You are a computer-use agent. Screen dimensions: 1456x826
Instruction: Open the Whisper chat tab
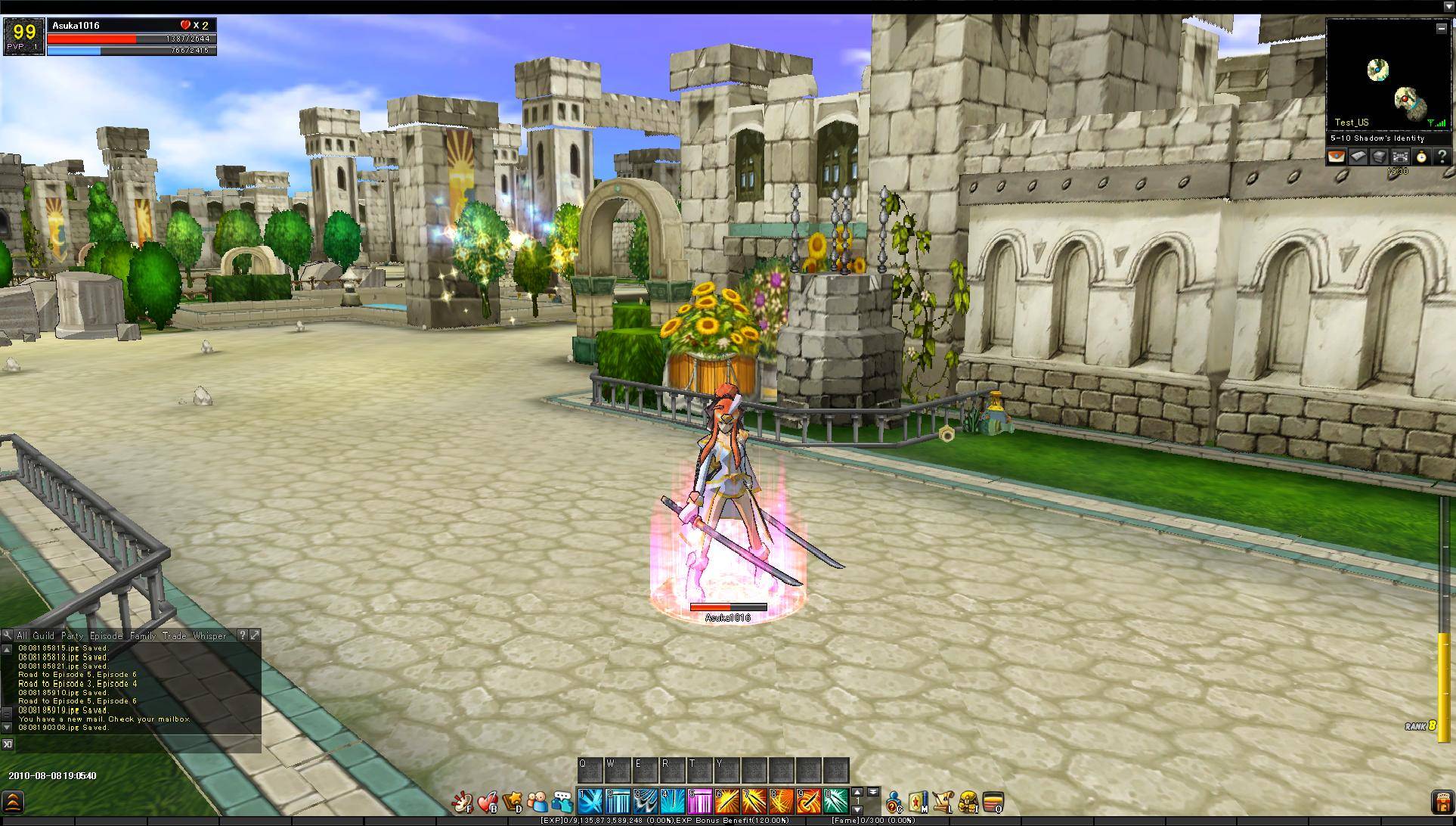[209, 636]
